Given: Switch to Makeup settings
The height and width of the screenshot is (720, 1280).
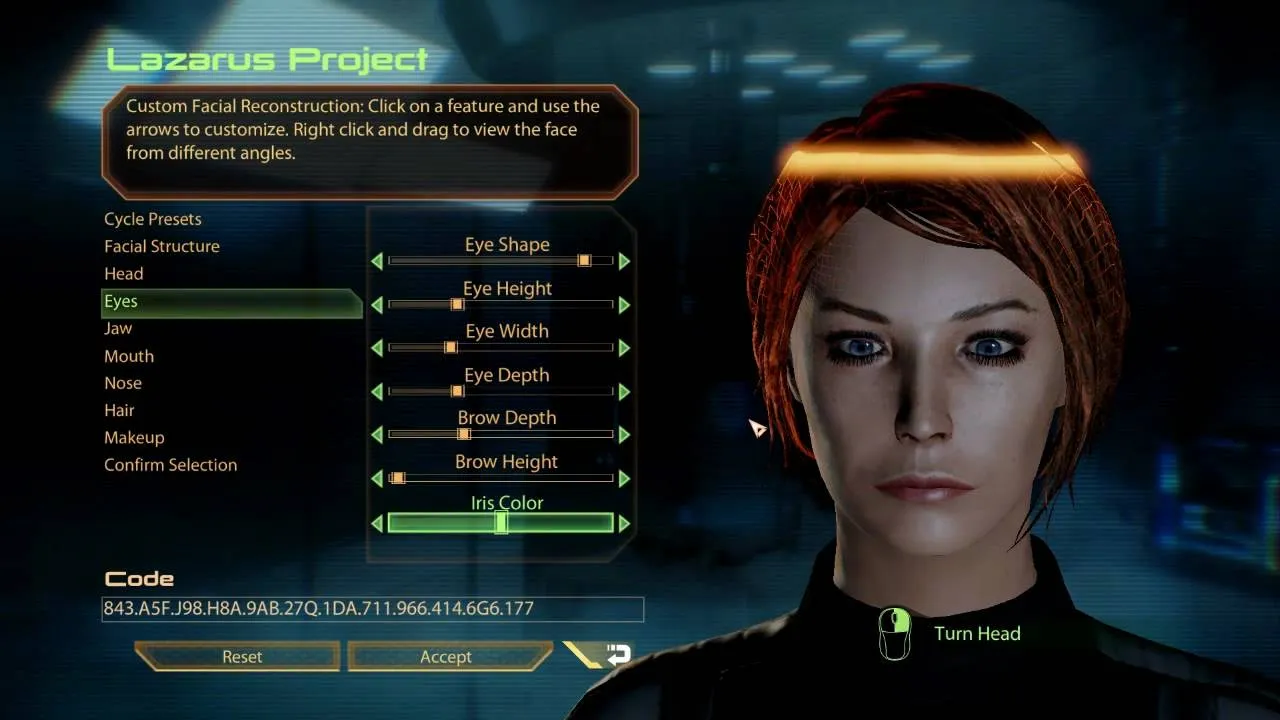Looking at the screenshot, I should 134,438.
